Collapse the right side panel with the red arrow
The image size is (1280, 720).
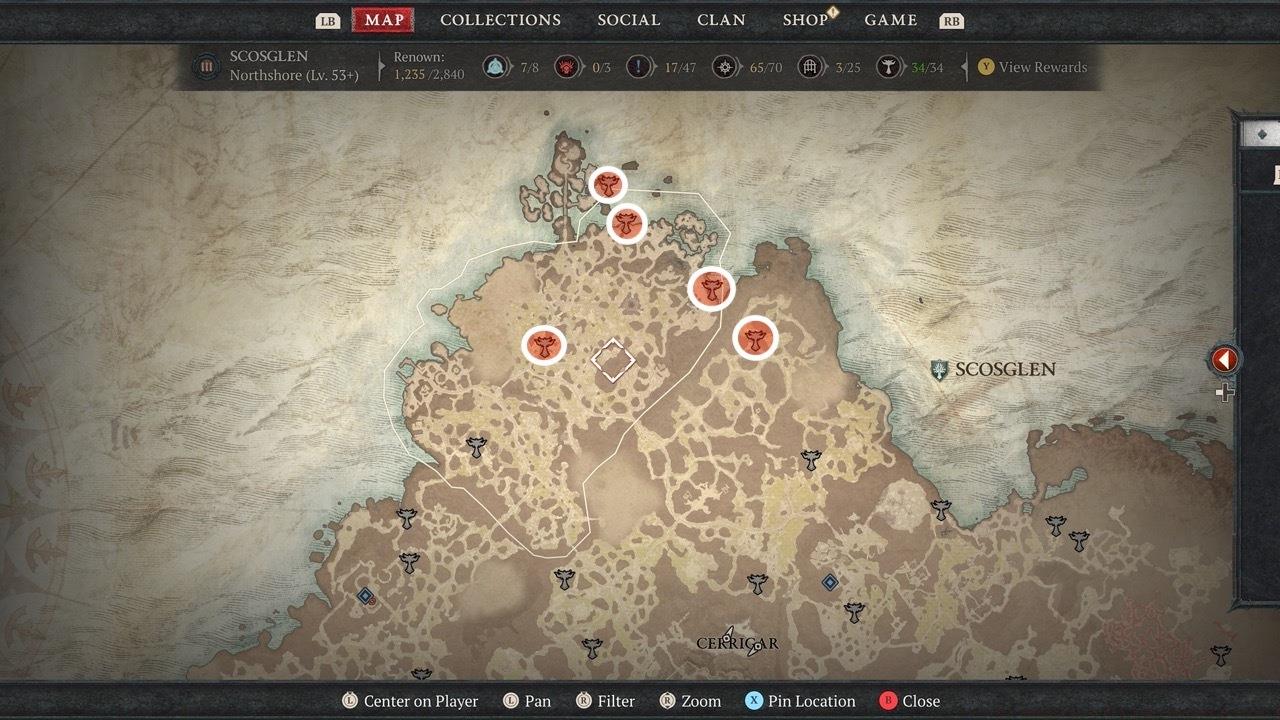tap(1224, 359)
